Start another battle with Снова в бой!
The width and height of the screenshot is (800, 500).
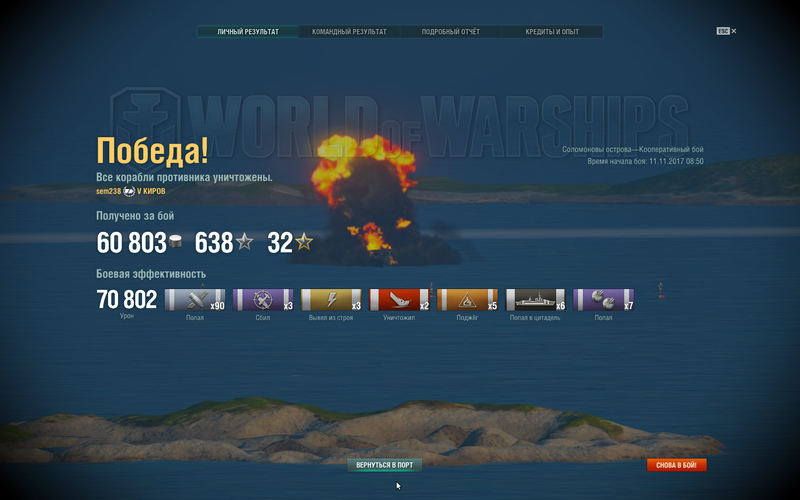point(677,465)
